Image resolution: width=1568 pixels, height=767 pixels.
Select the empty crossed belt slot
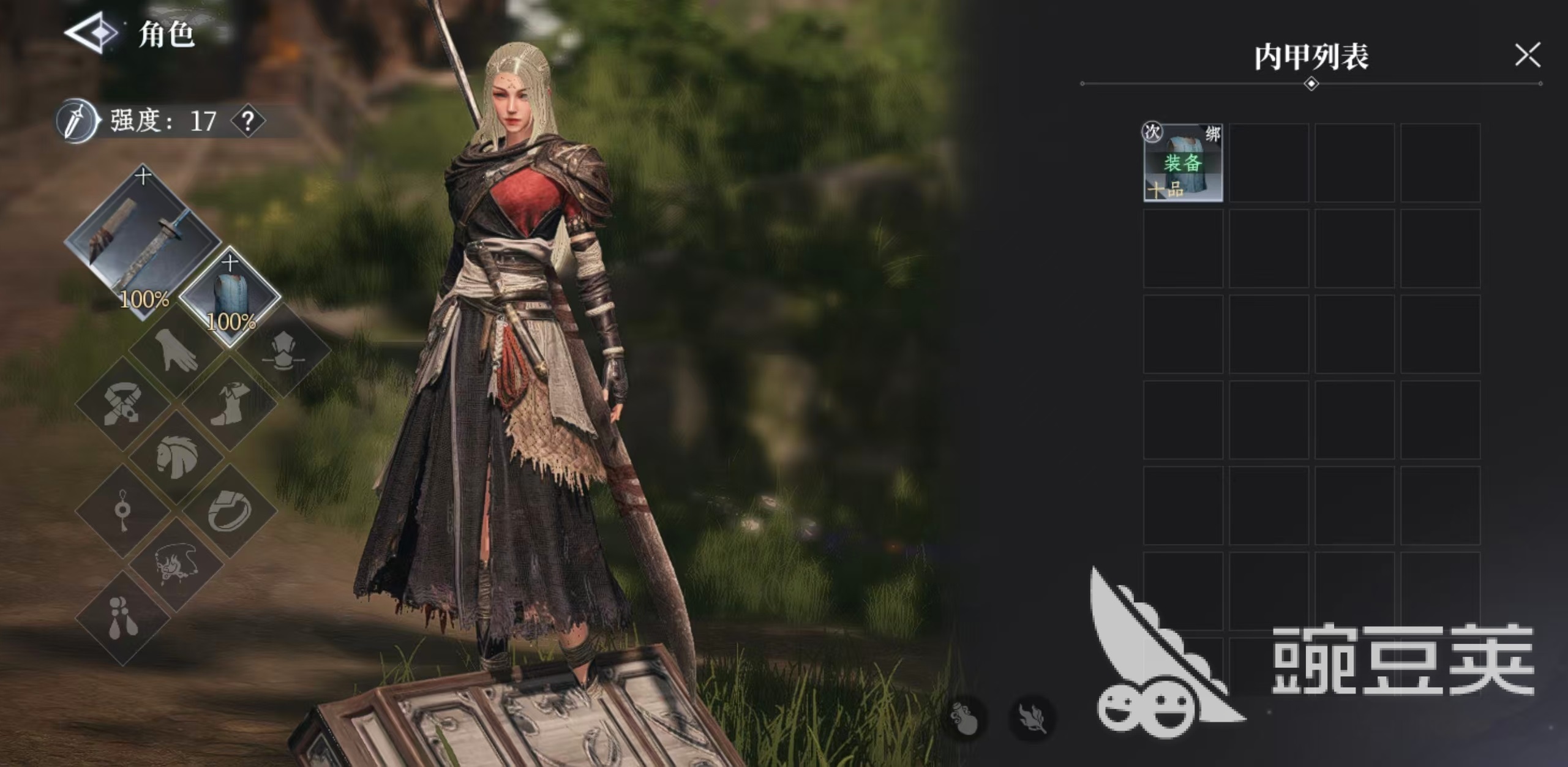122,404
